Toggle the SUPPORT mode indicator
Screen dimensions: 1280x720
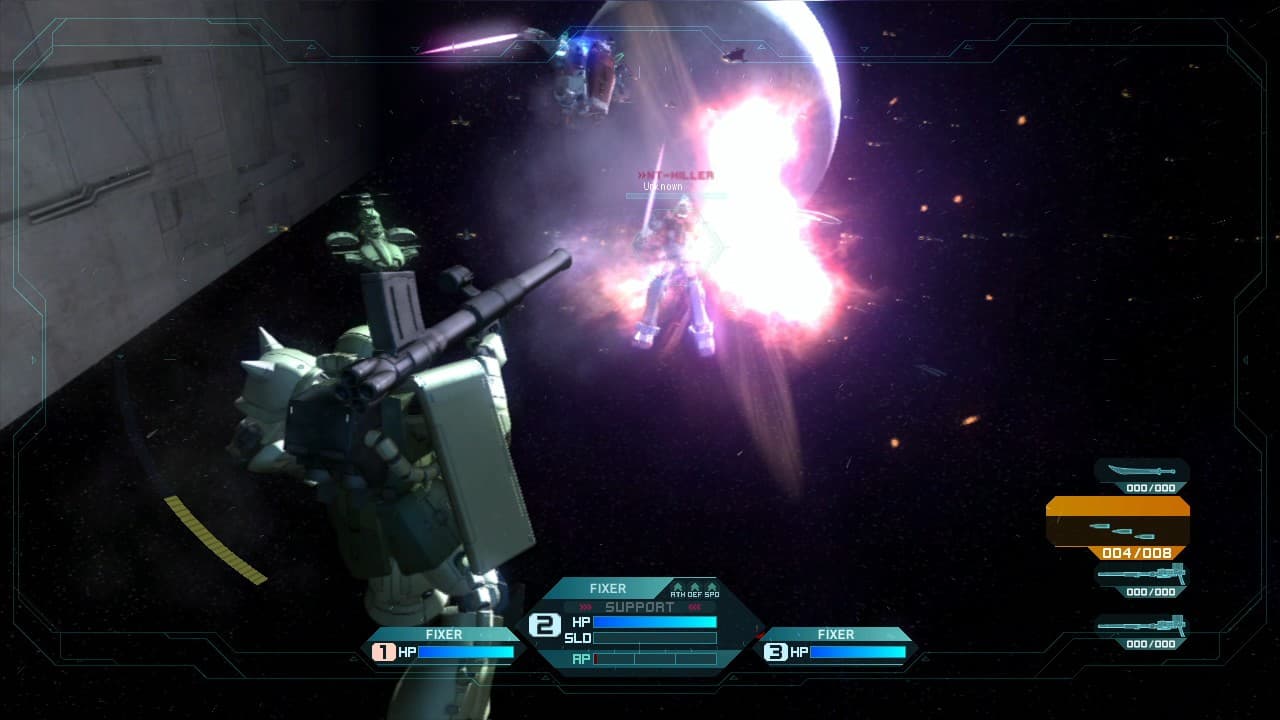[638, 606]
